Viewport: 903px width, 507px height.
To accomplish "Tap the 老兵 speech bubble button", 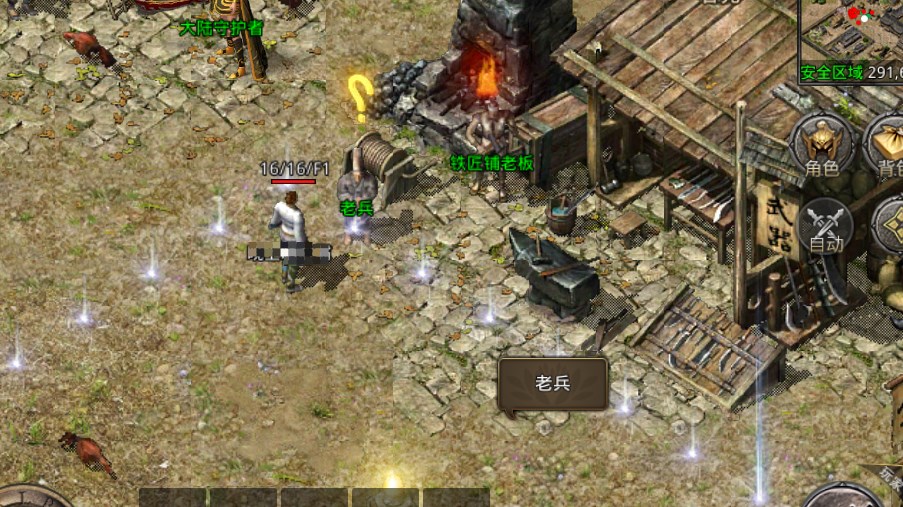I will [x=552, y=384].
